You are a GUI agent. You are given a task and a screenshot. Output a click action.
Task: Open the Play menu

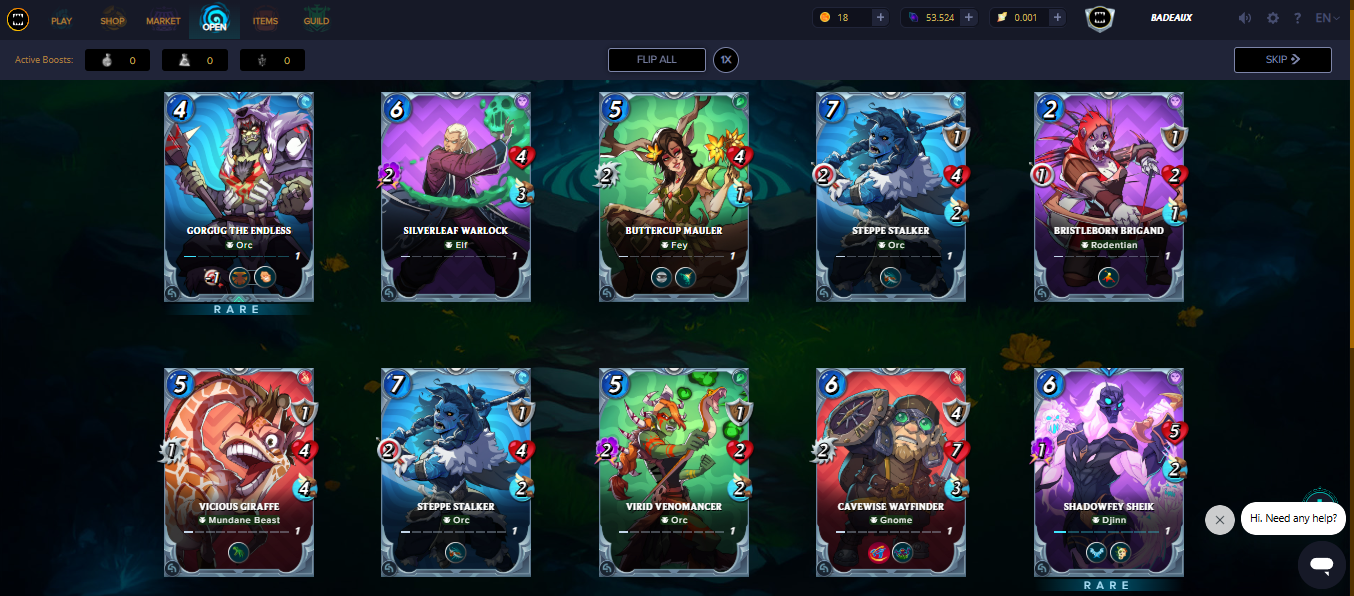tap(61, 20)
